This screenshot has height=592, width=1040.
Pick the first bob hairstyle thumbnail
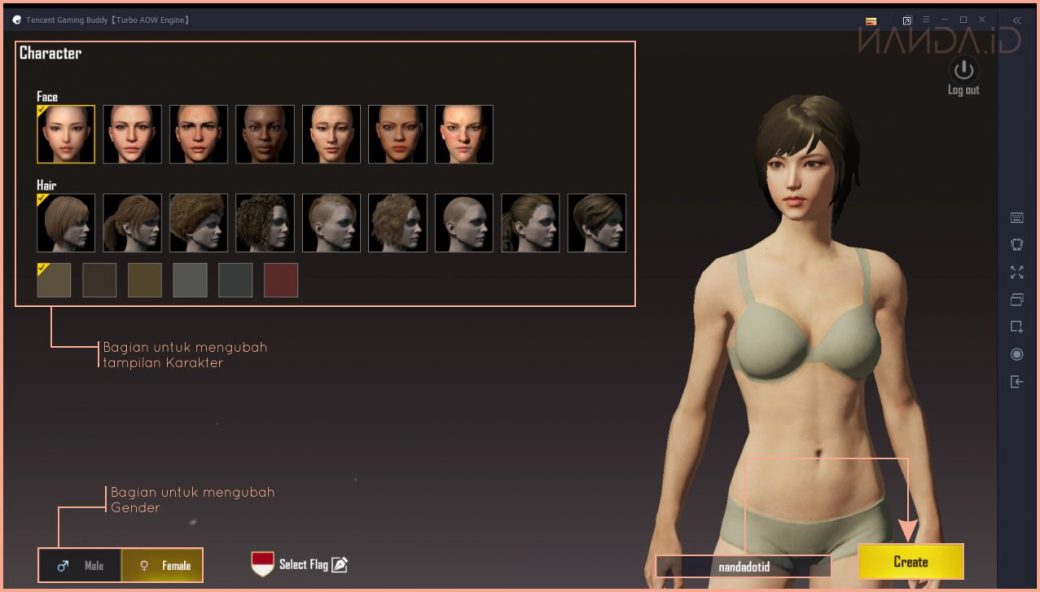coord(66,222)
